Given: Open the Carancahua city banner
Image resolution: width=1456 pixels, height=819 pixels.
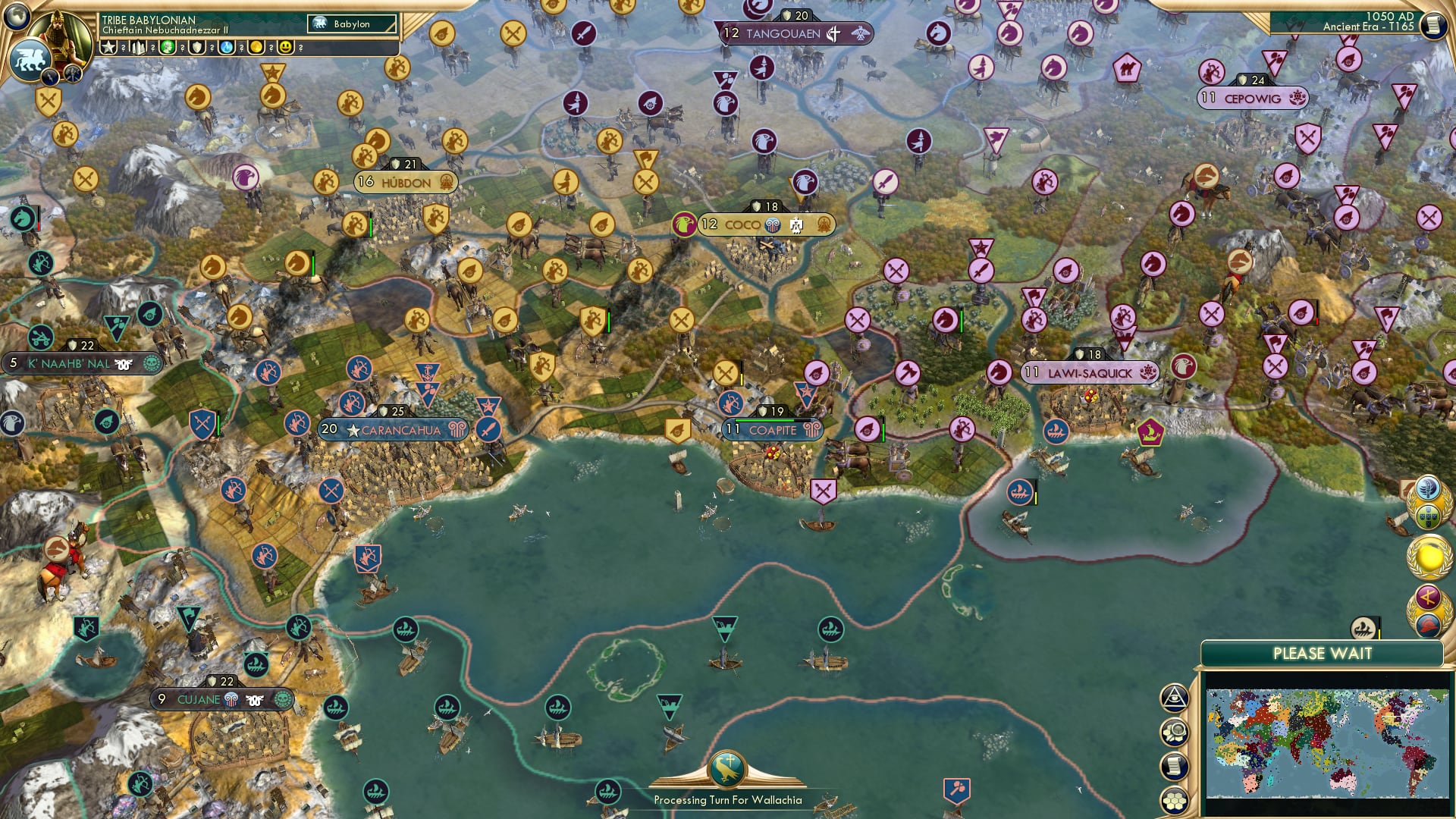Looking at the screenshot, I should pos(394,429).
